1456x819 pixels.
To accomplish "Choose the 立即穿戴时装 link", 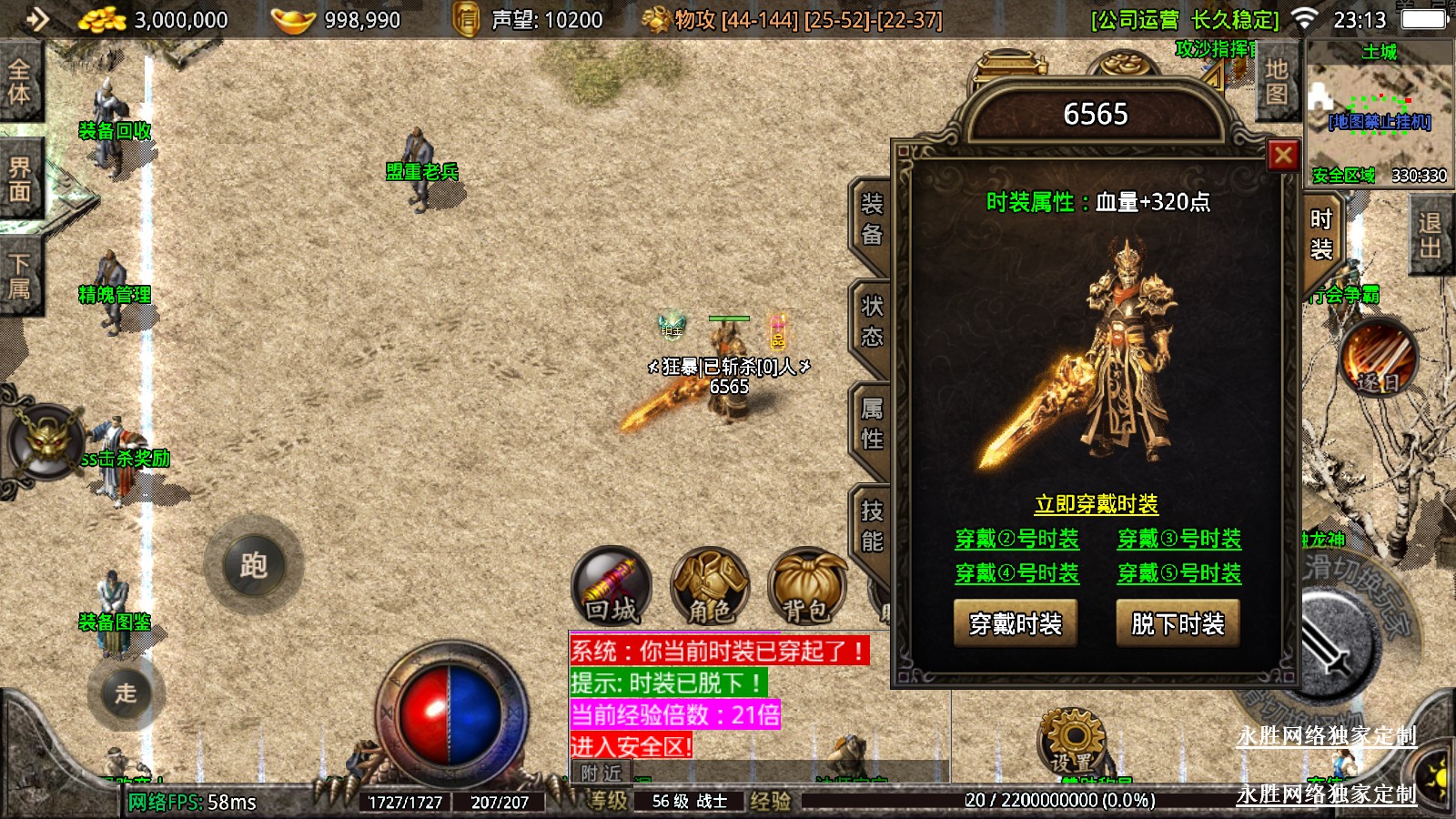I will coord(1097,504).
